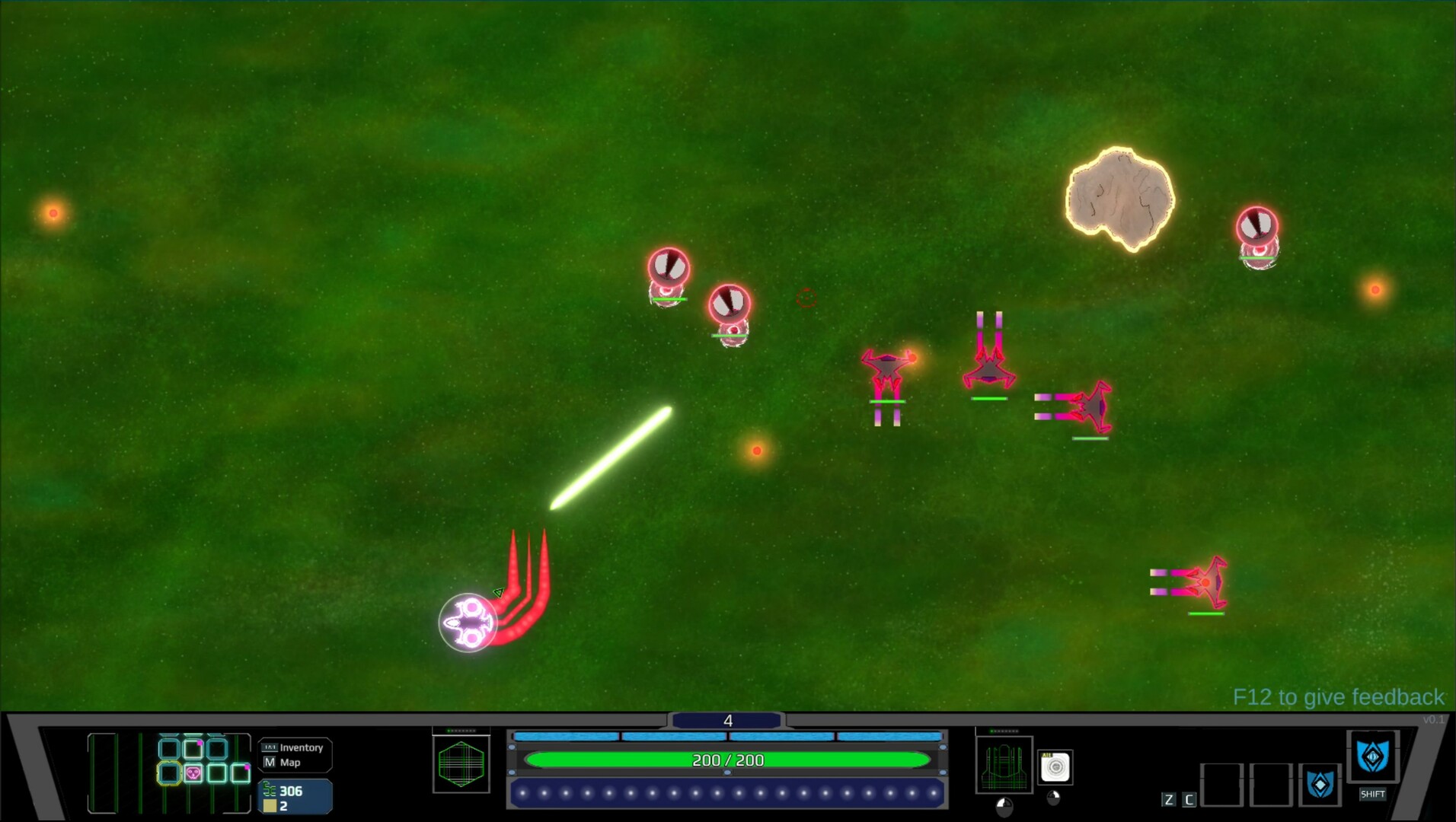Select the glowing asteroid in the playfield
The image size is (1456, 822).
point(1118,196)
